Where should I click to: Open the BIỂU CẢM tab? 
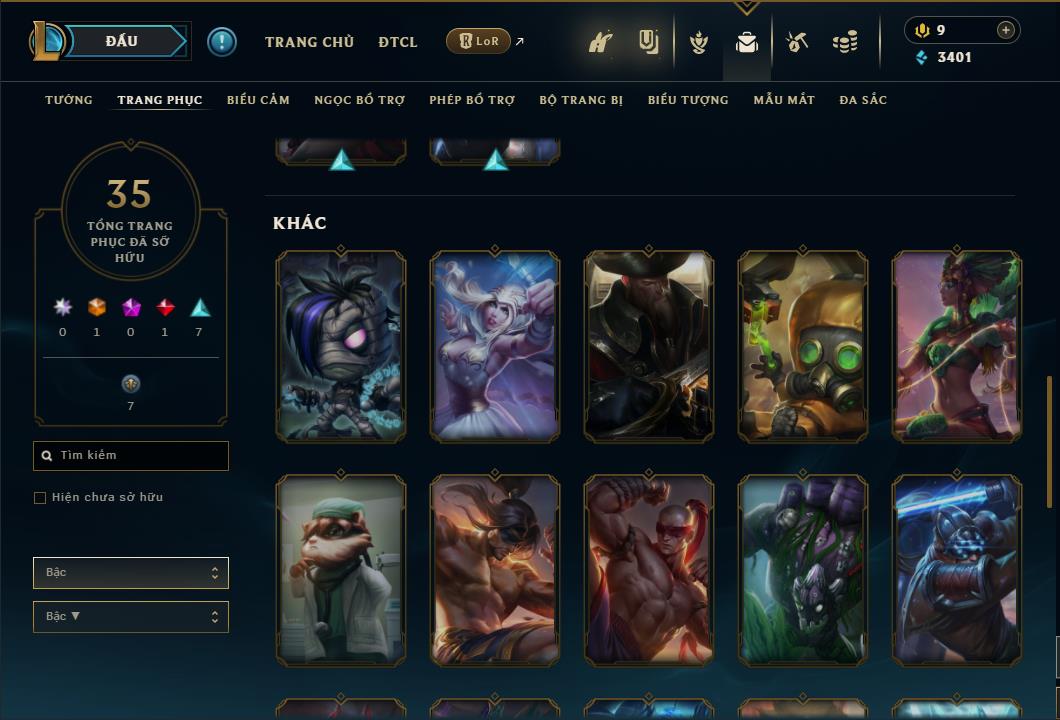coord(258,100)
